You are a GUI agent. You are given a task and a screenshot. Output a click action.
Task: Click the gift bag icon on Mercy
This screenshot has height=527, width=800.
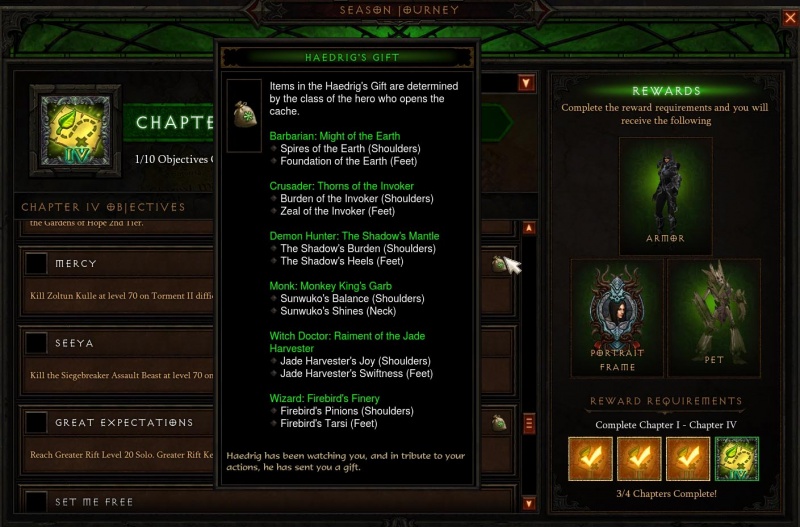497,264
